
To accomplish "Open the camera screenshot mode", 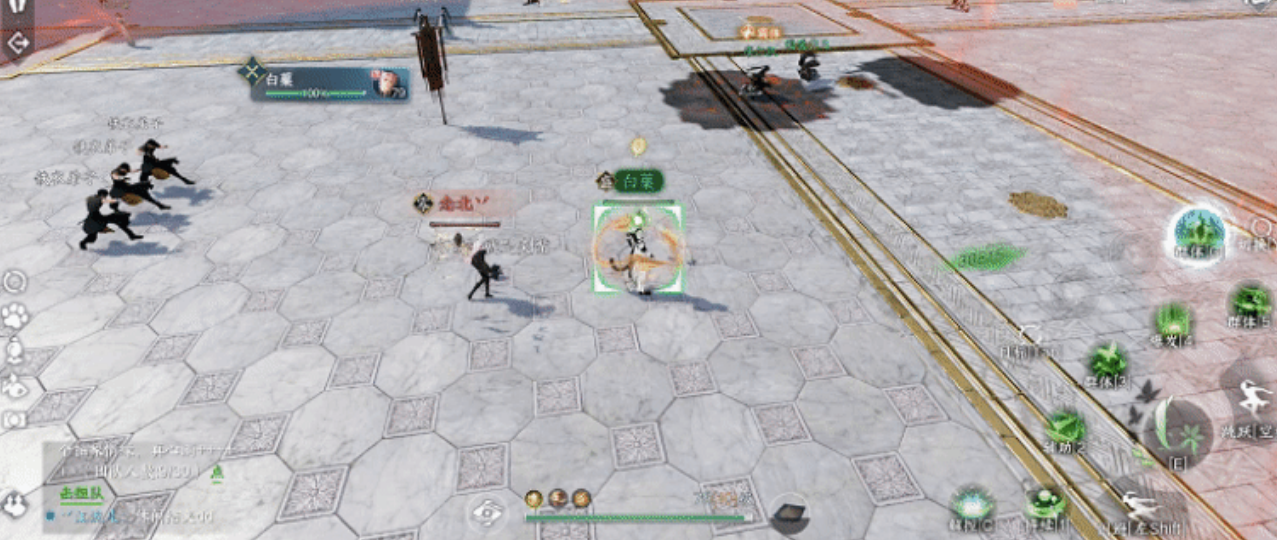I will coord(15,420).
